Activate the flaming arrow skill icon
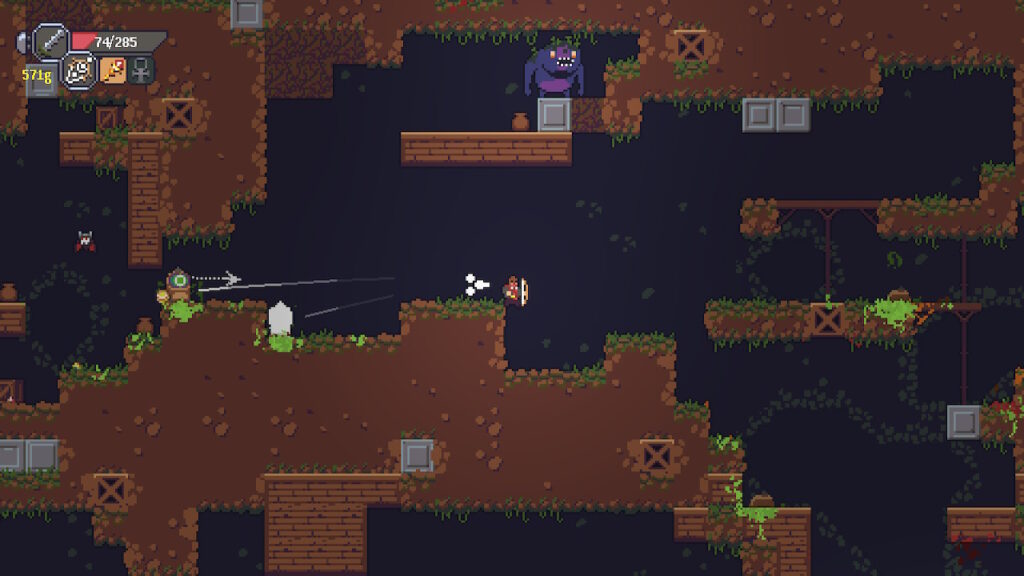Image resolution: width=1024 pixels, height=576 pixels. pos(112,70)
